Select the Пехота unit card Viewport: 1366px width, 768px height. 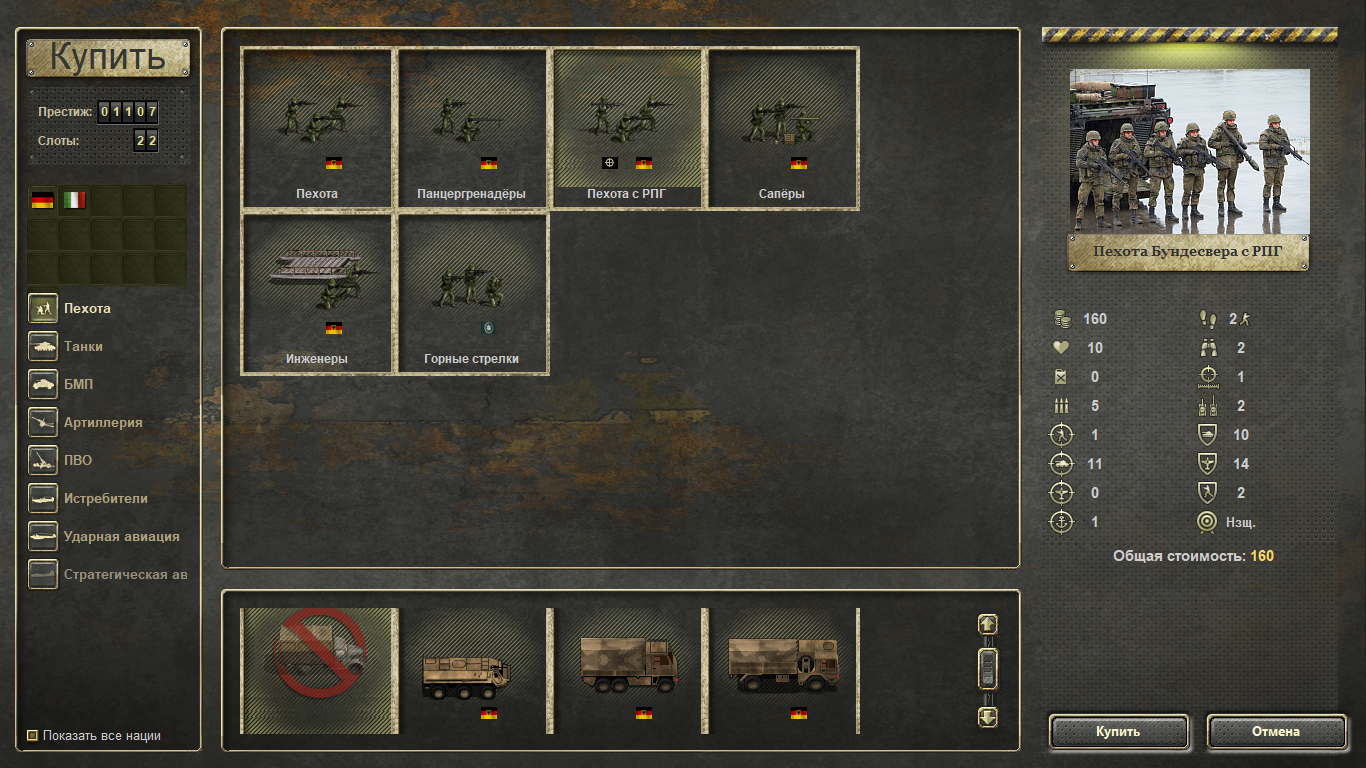tap(317, 128)
